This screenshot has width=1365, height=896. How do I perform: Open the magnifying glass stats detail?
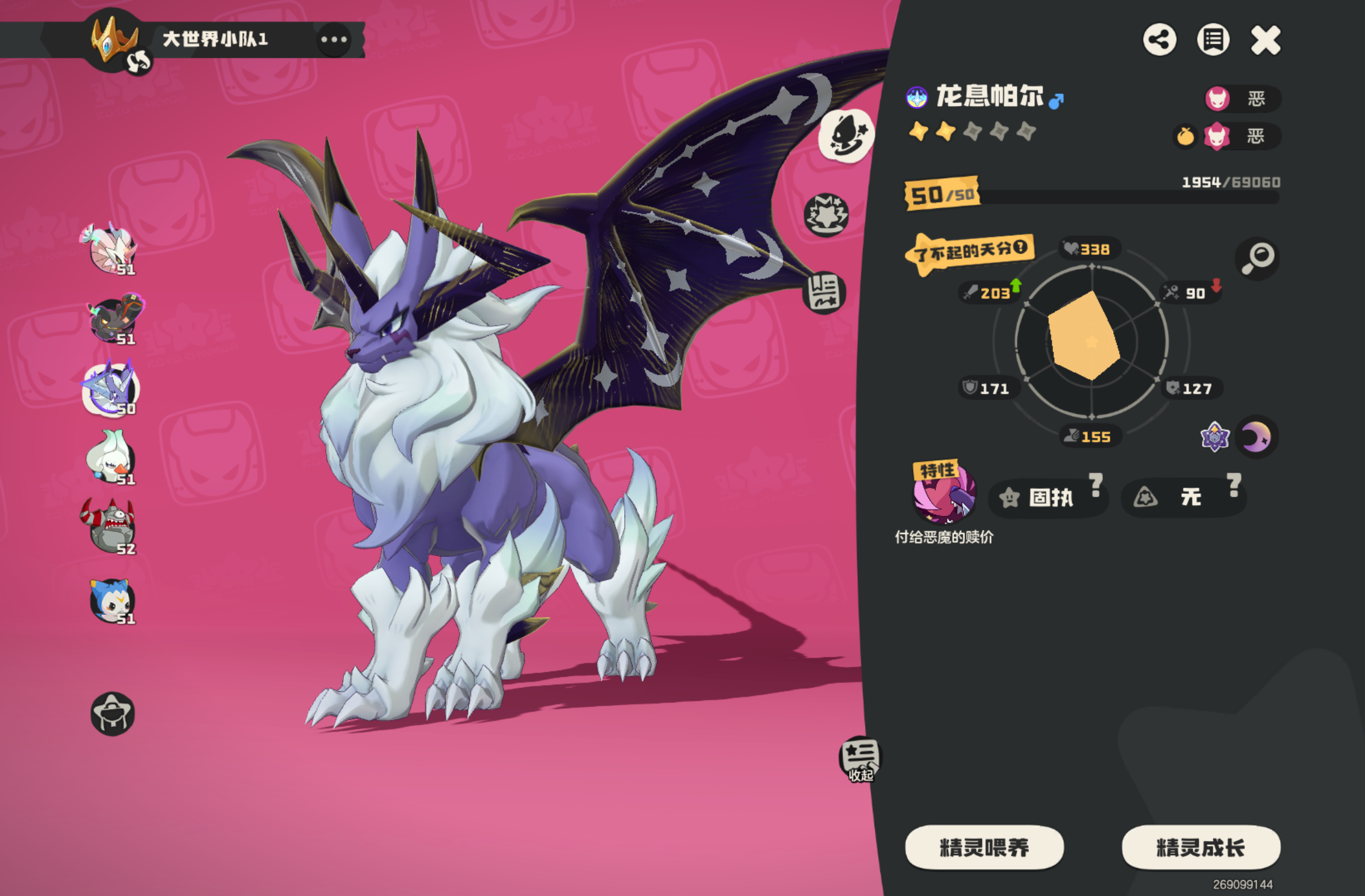pyautogui.click(x=1257, y=258)
